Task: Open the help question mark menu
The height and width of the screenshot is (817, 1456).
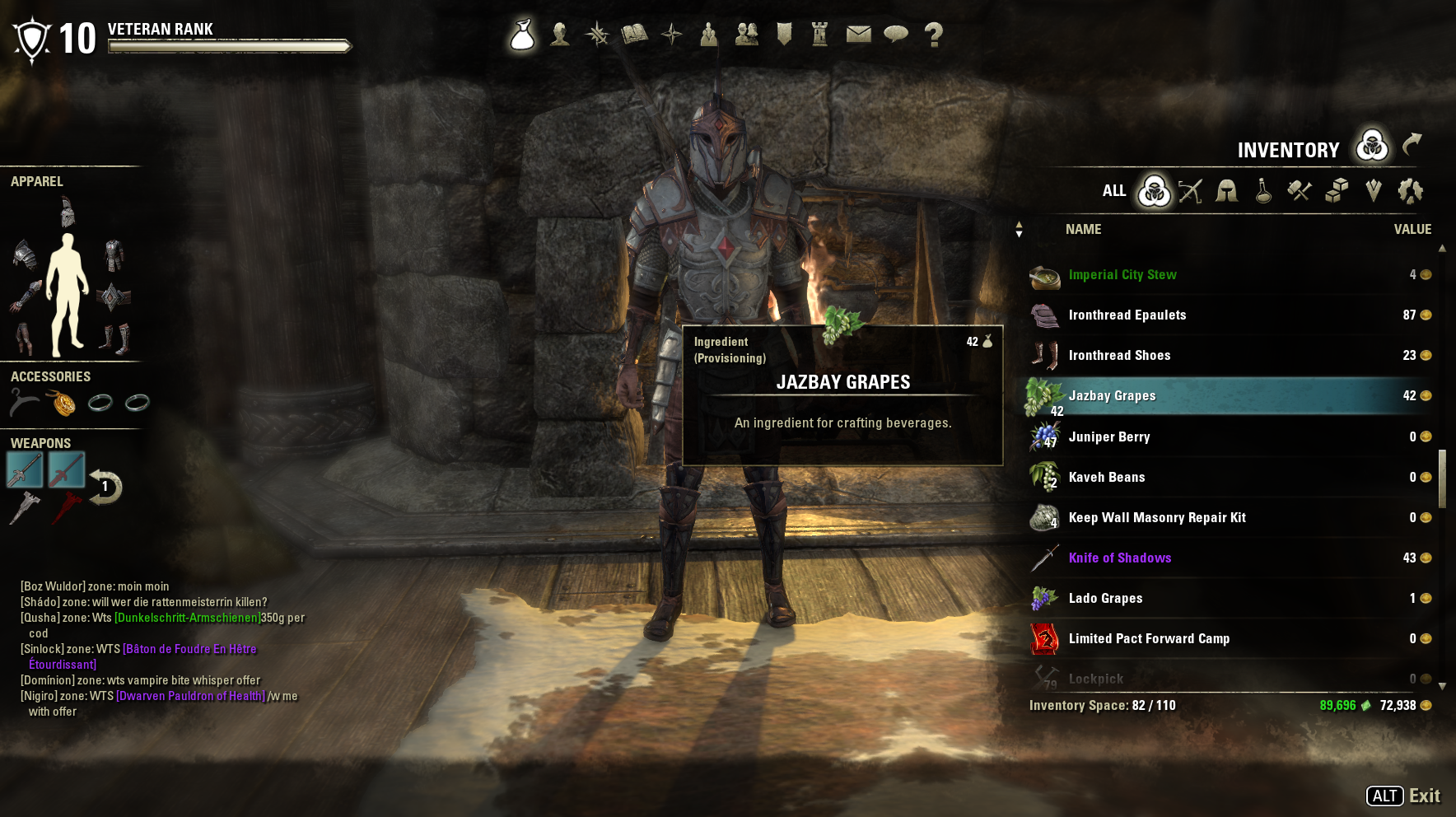Action: point(933,35)
